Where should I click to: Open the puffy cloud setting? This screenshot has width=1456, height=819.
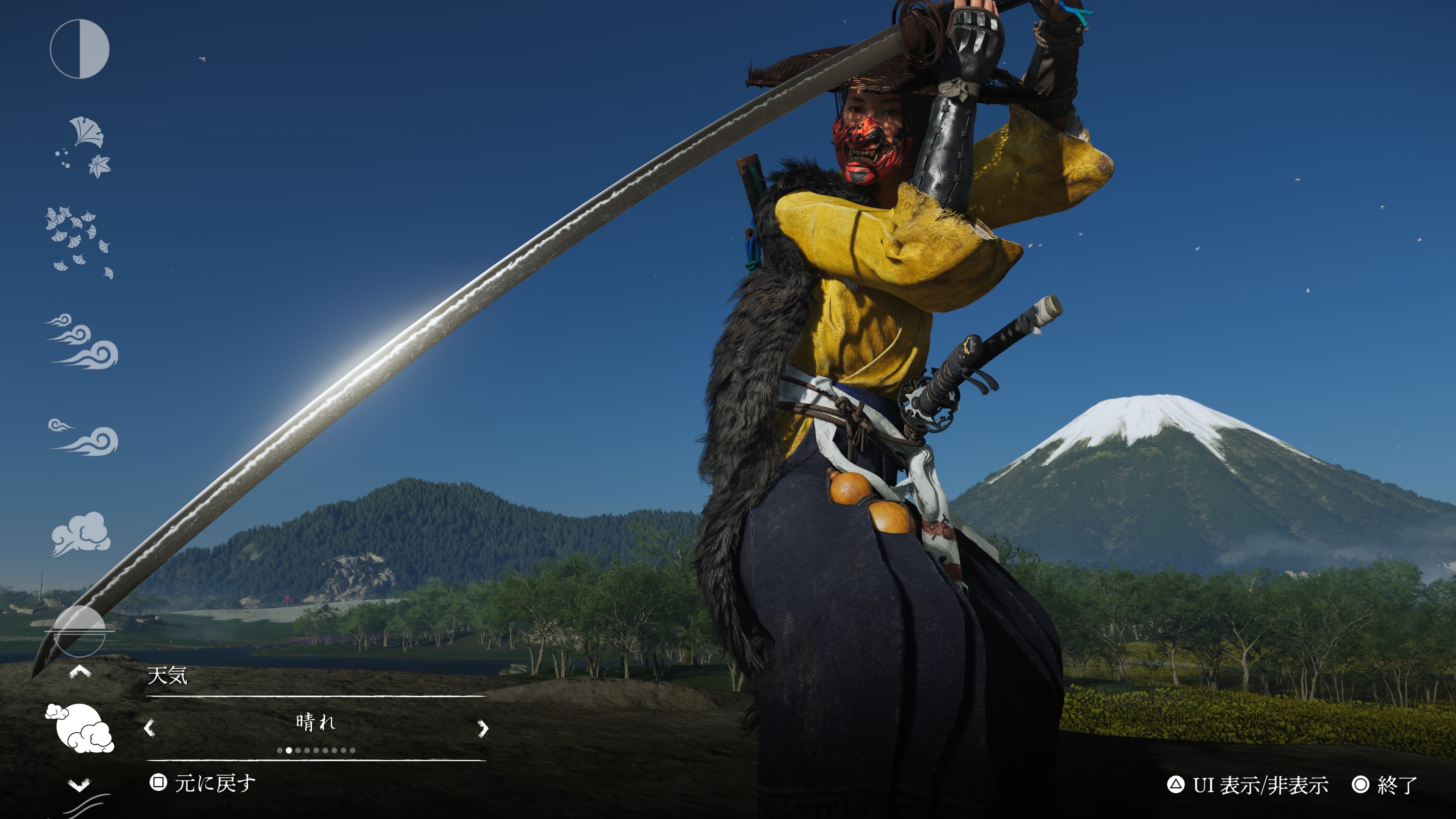[81, 533]
